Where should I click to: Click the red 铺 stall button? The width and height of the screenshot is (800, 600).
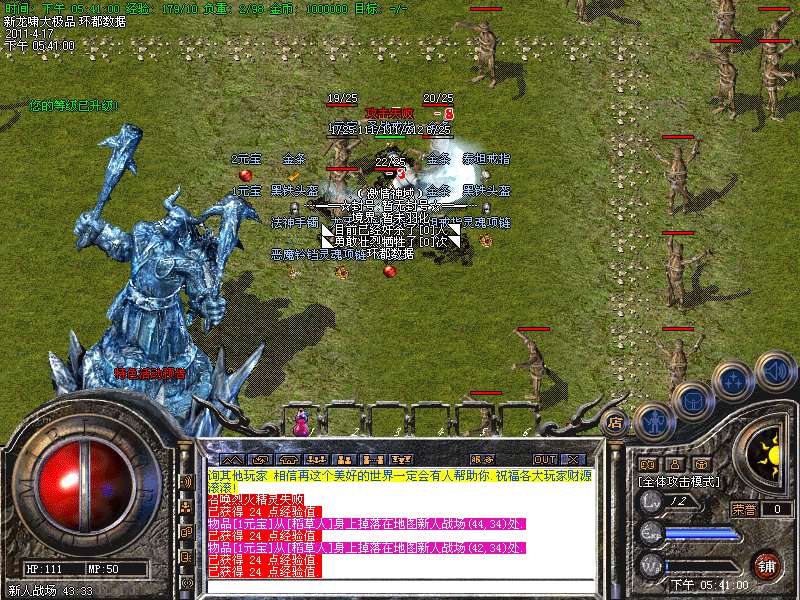(x=766, y=564)
